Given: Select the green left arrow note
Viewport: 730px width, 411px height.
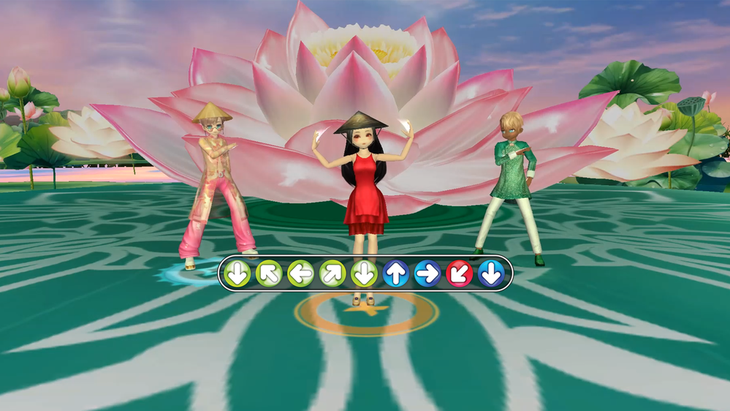Looking at the screenshot, I should (x=300, y=273).
